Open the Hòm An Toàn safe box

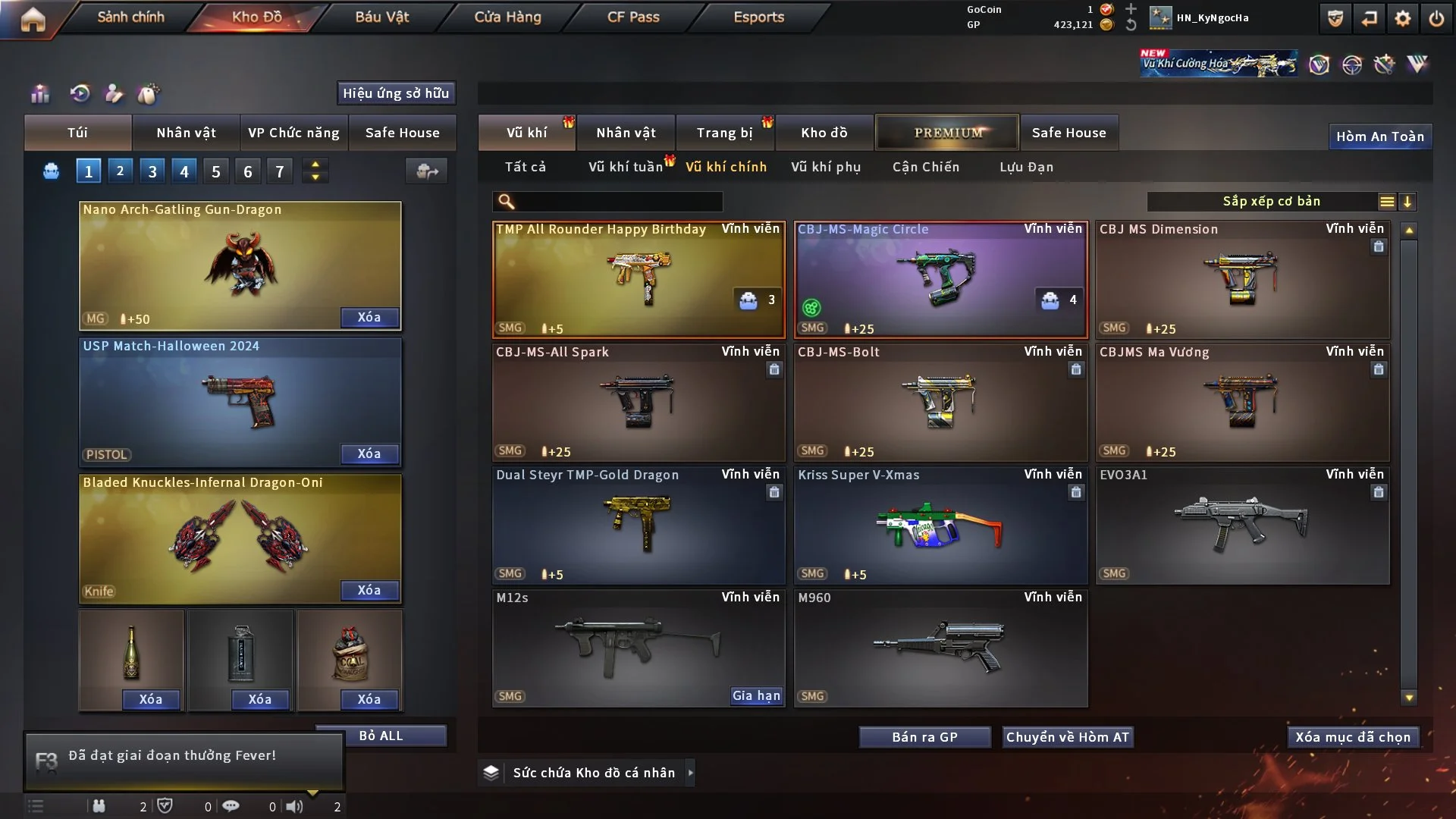1379,136
